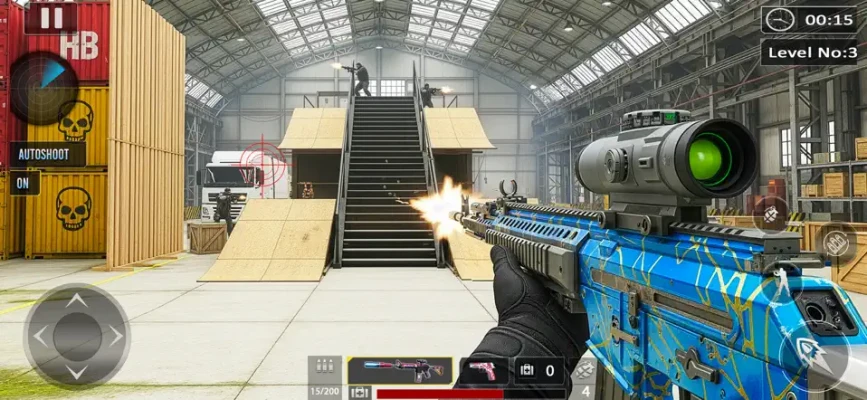The height and width of the screenshot is (400, 867).
Task: Pause the game with the pause button
Action: coord(51,16)
